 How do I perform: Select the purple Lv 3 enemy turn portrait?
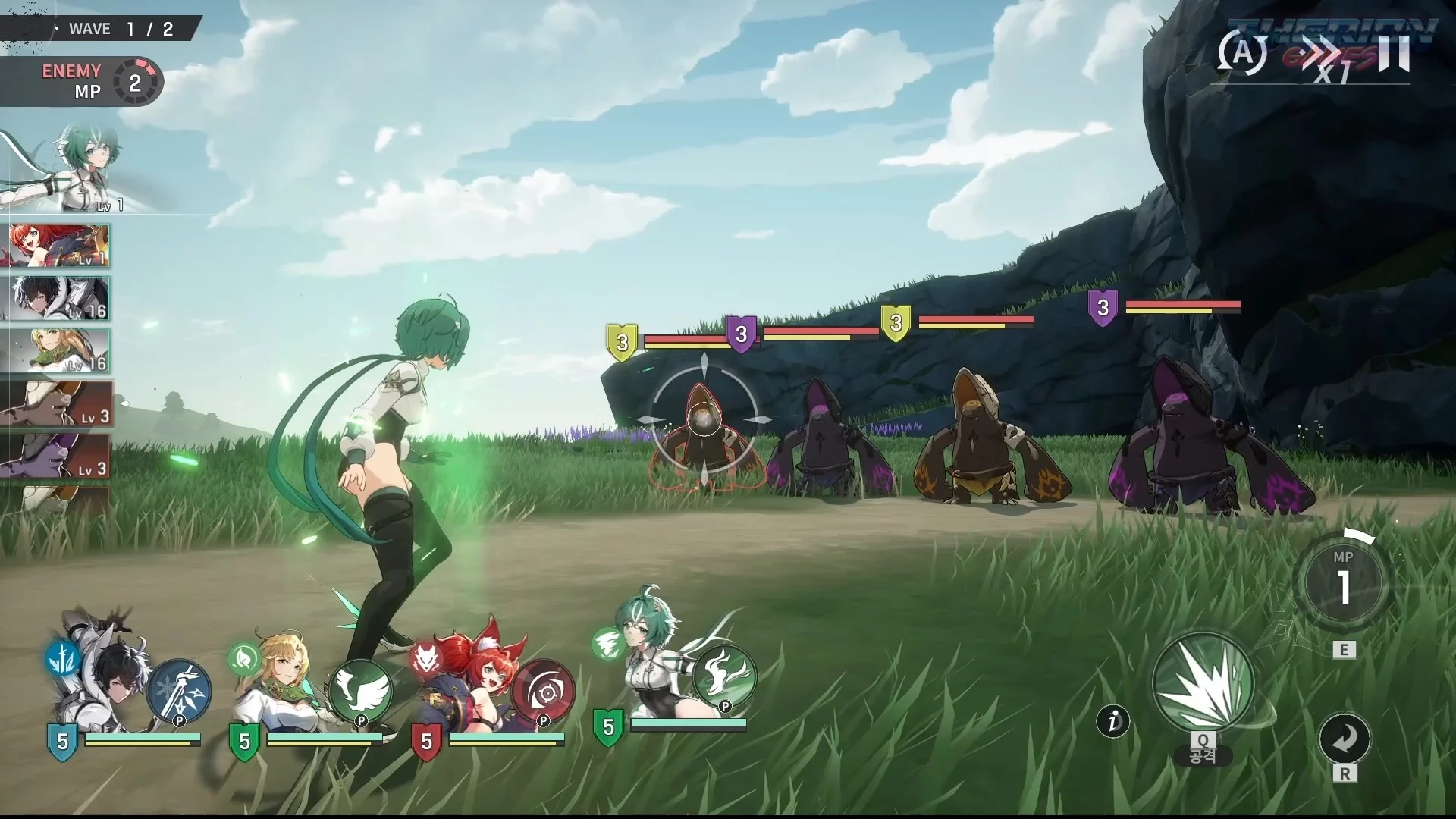pos(56,457)
